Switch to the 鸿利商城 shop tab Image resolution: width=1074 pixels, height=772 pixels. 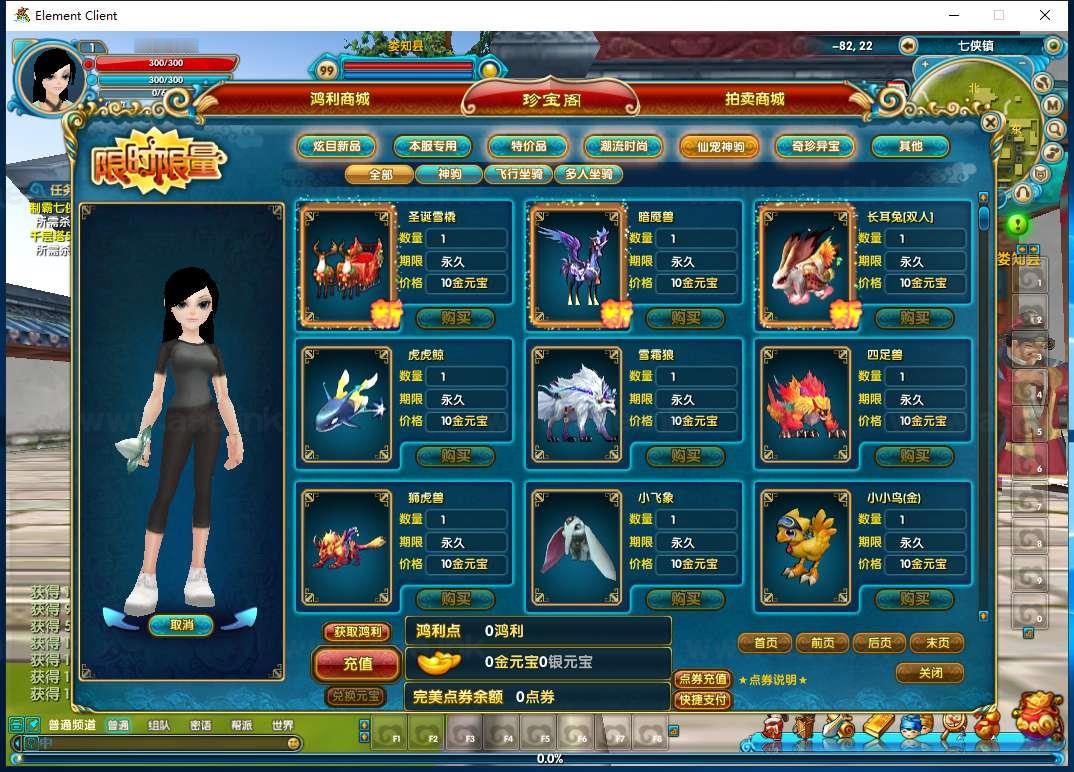pos(340,100)
